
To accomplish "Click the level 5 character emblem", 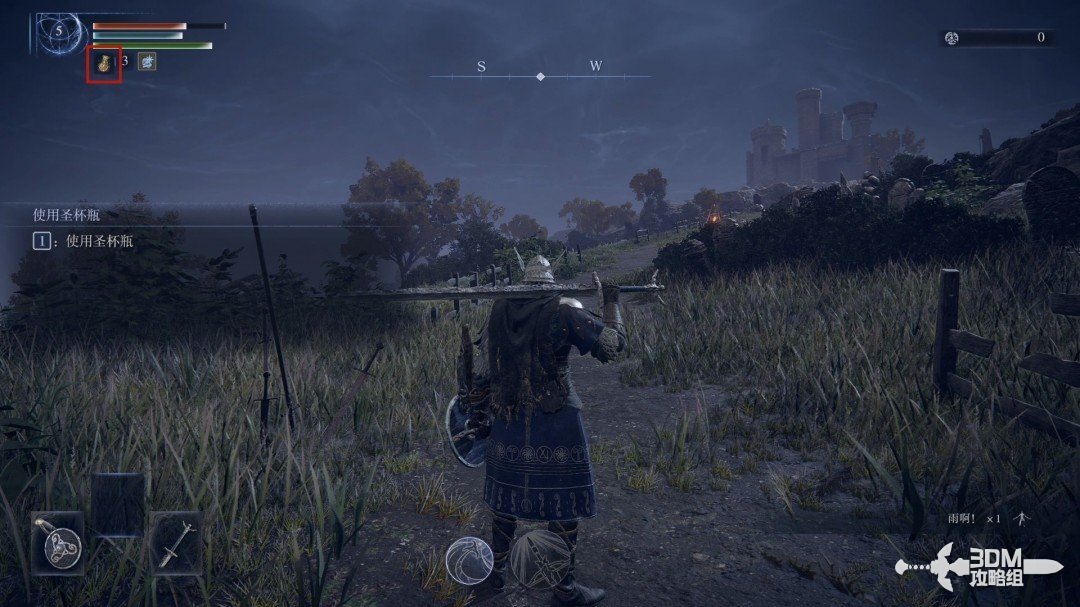I will point(59,32).
